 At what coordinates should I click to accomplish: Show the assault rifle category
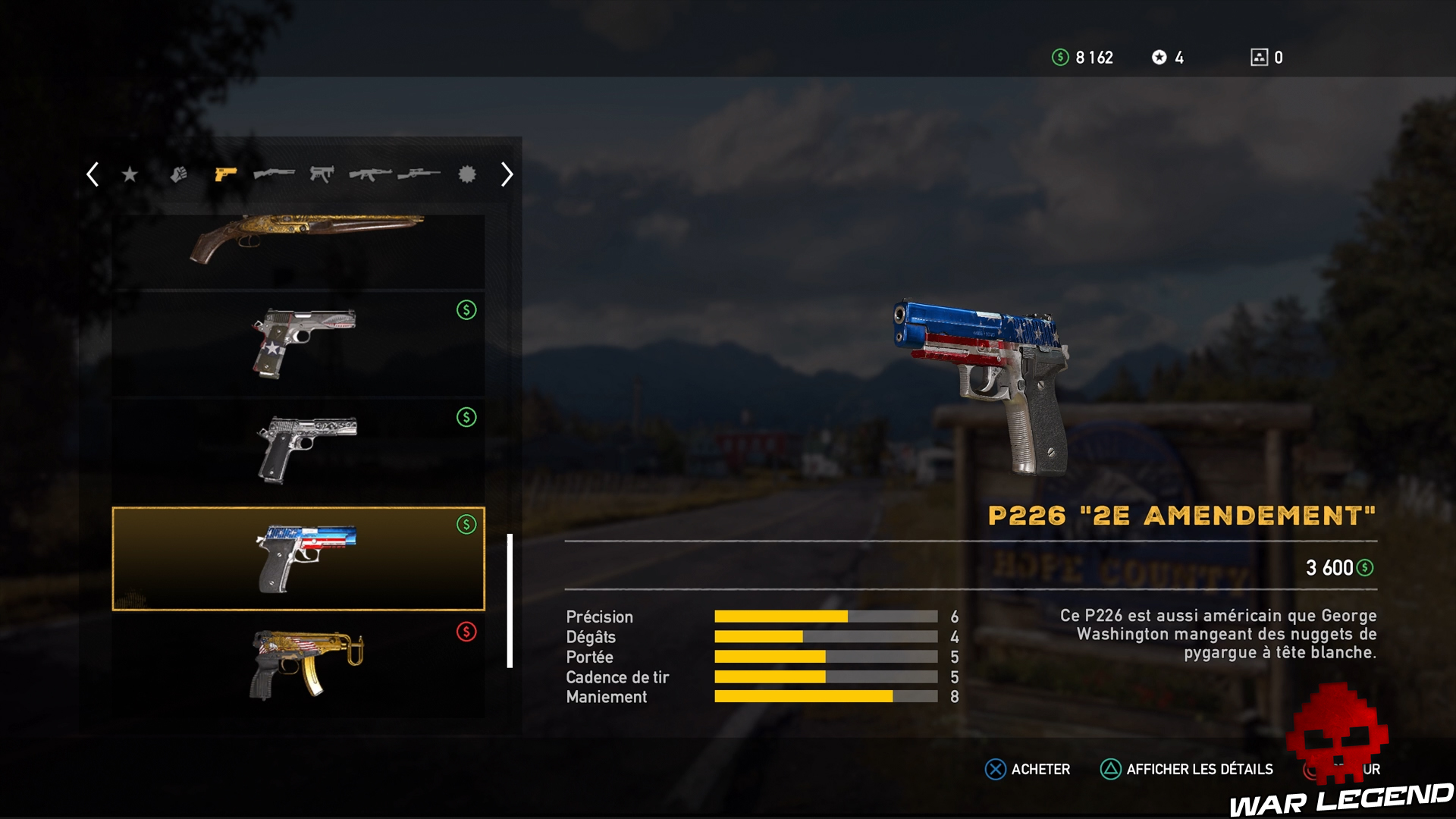[x=370, y=175]
